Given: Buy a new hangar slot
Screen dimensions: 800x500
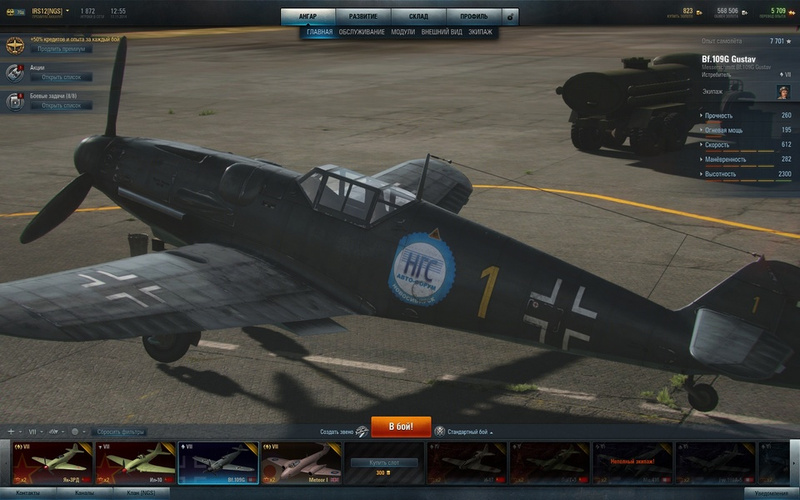Looking at the screenshot, I should (x=384, y=463).
